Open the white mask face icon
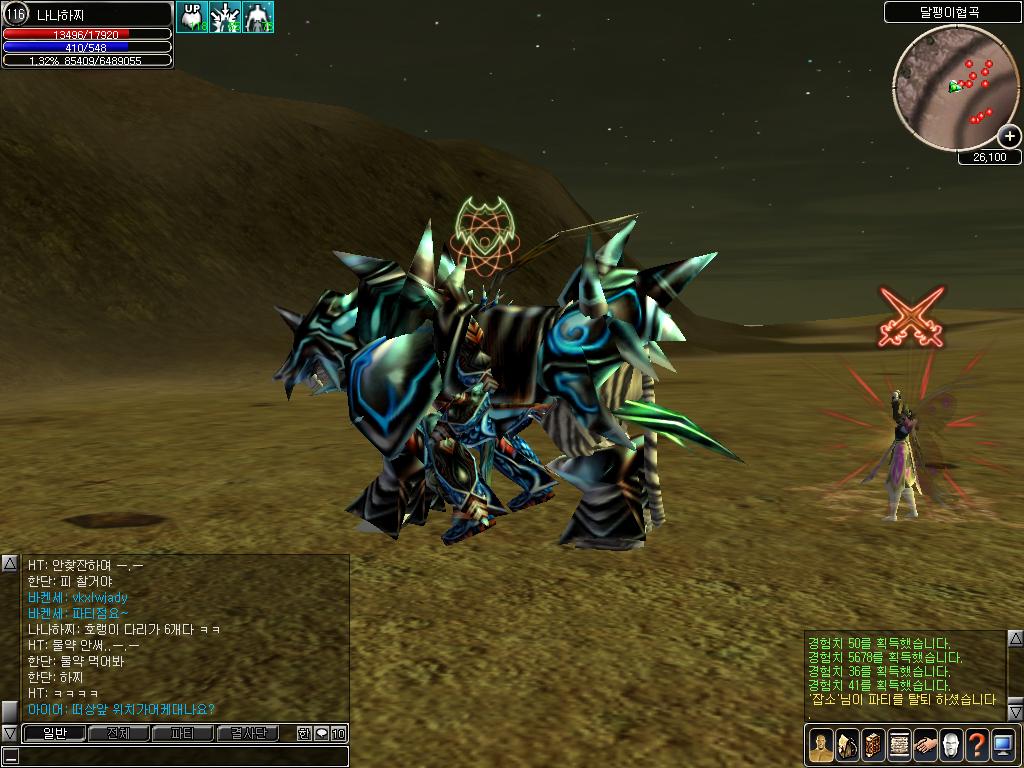This screenshot has width=1024, height=768. pos(951,745)
